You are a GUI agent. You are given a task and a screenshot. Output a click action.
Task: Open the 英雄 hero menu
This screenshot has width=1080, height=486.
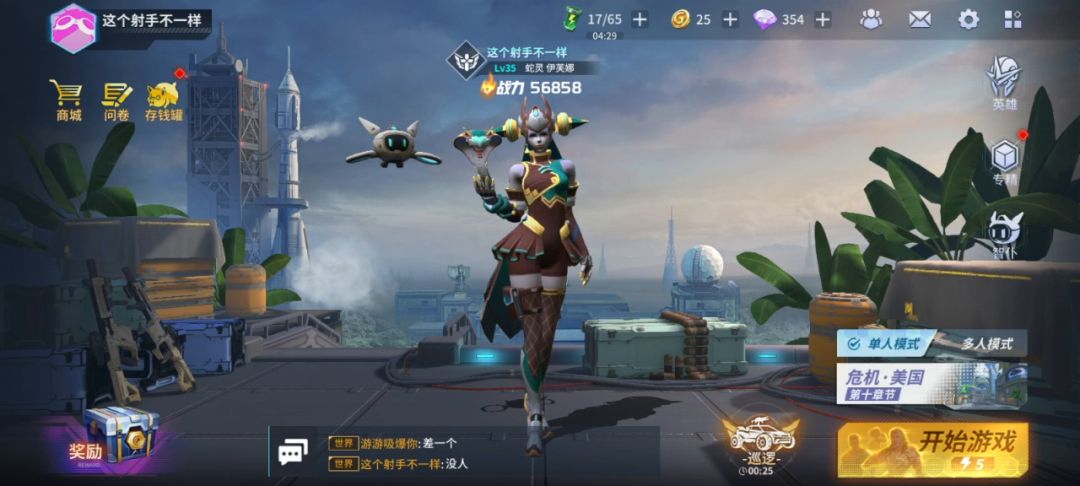1004,82
